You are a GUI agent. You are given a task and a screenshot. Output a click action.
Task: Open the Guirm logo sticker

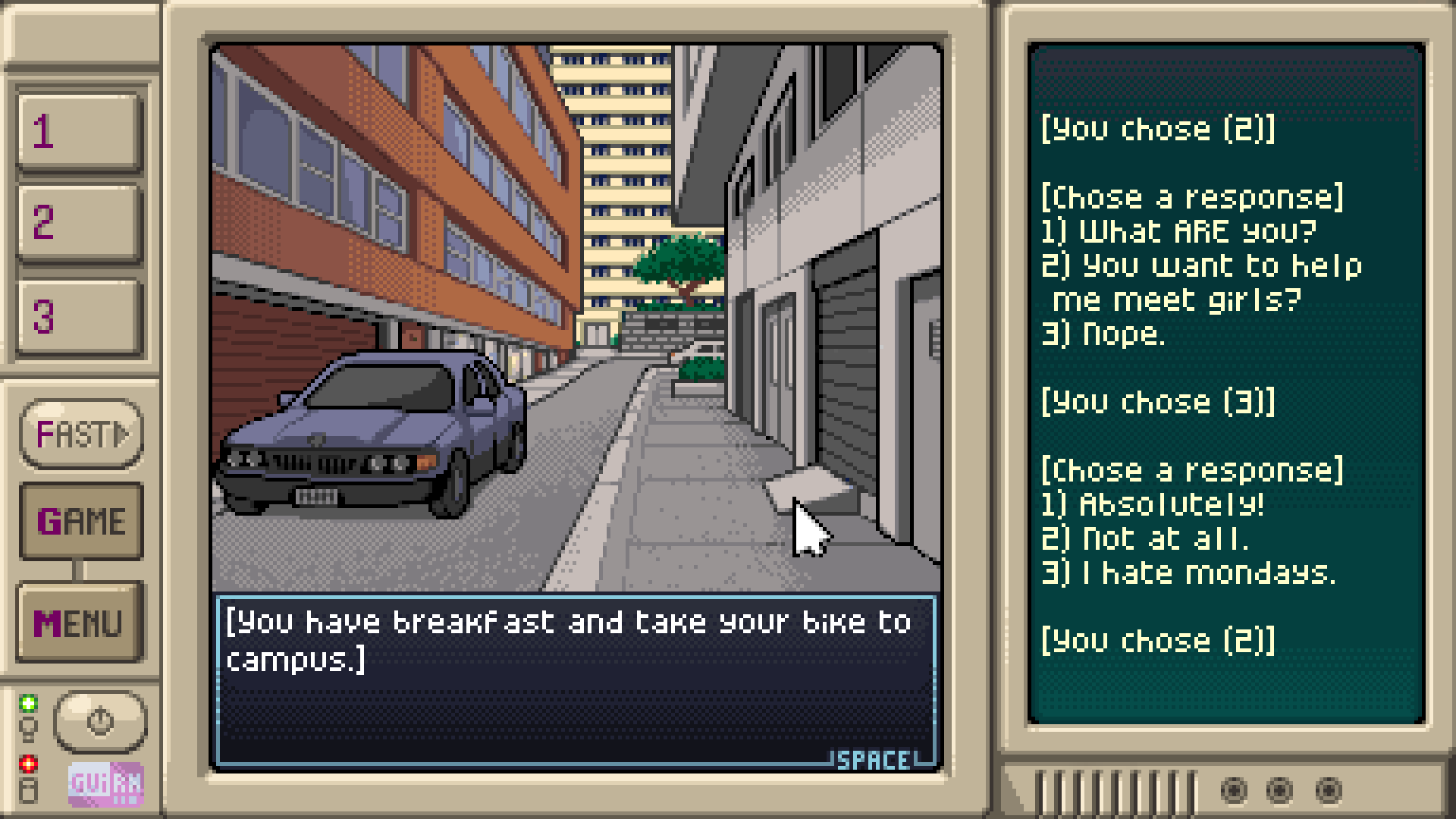pyautogui.click(x=105, y=783)
